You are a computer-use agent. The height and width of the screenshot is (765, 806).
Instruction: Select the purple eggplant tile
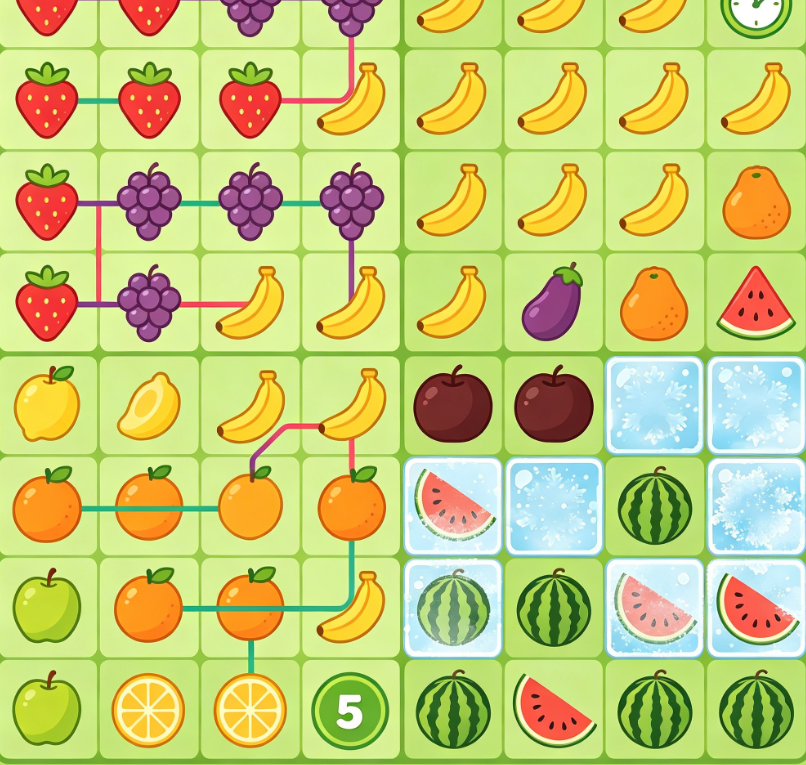click(553, 303)
